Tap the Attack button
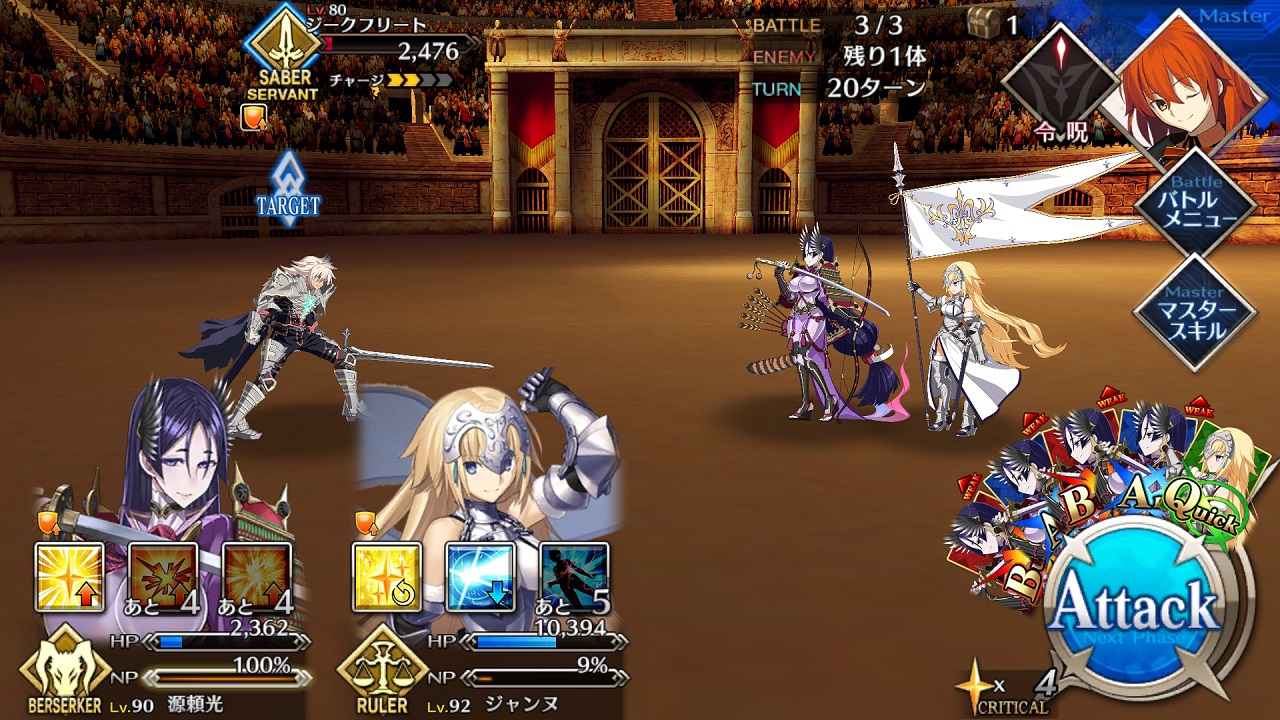This screenshot has height=720, width=1280. (1137, 606)
